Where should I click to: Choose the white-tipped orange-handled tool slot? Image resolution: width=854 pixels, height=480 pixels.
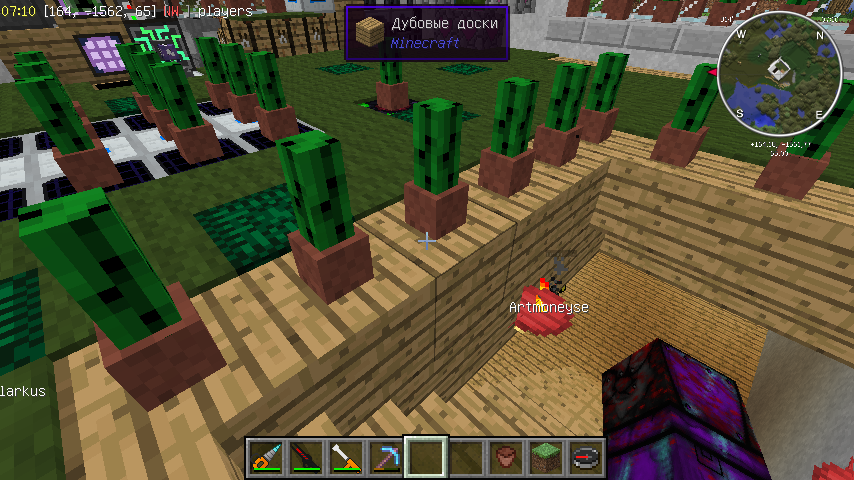(x=345, y=458)
